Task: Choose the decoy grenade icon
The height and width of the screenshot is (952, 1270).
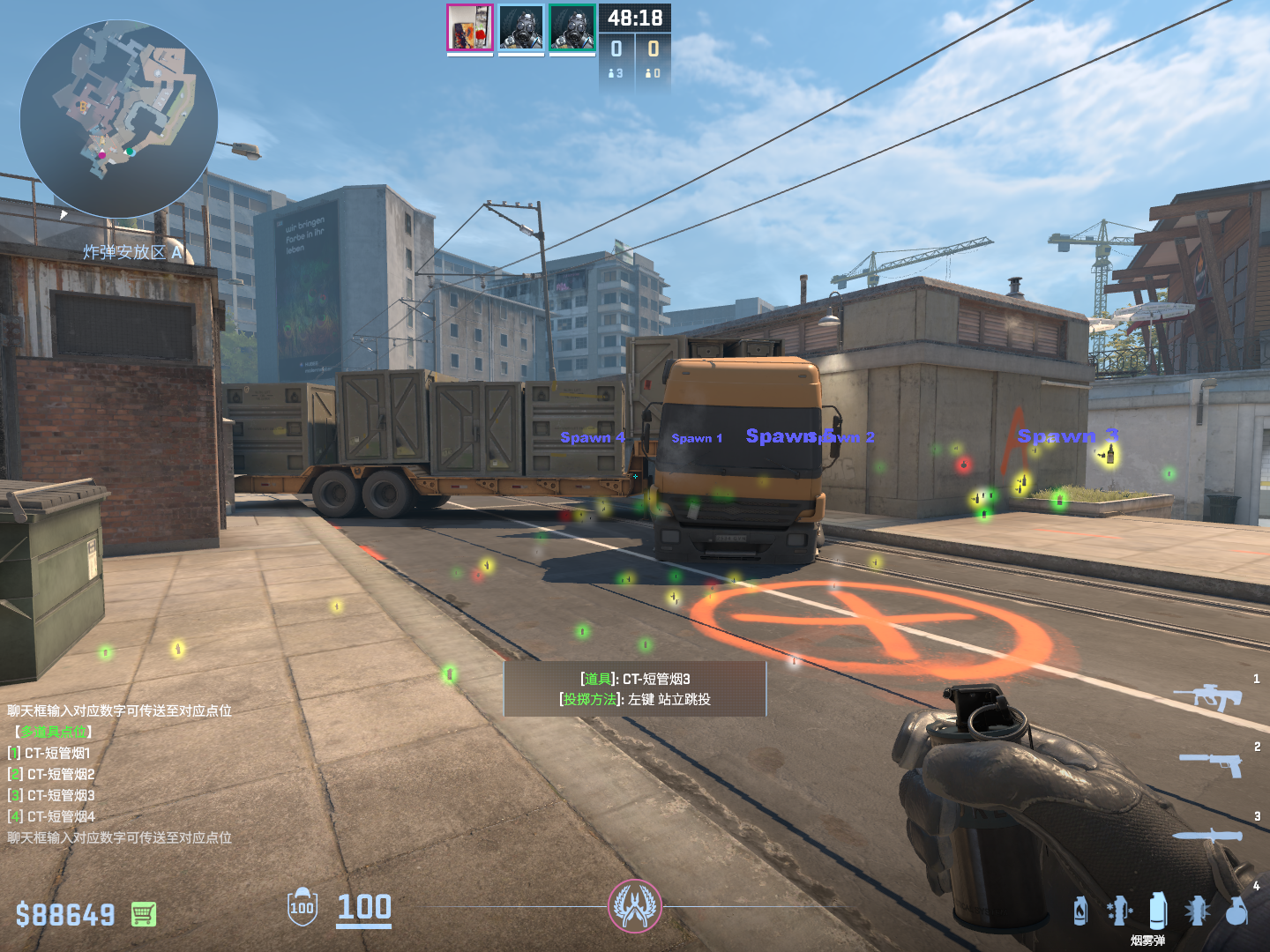Action: [x=1119, y=911]
